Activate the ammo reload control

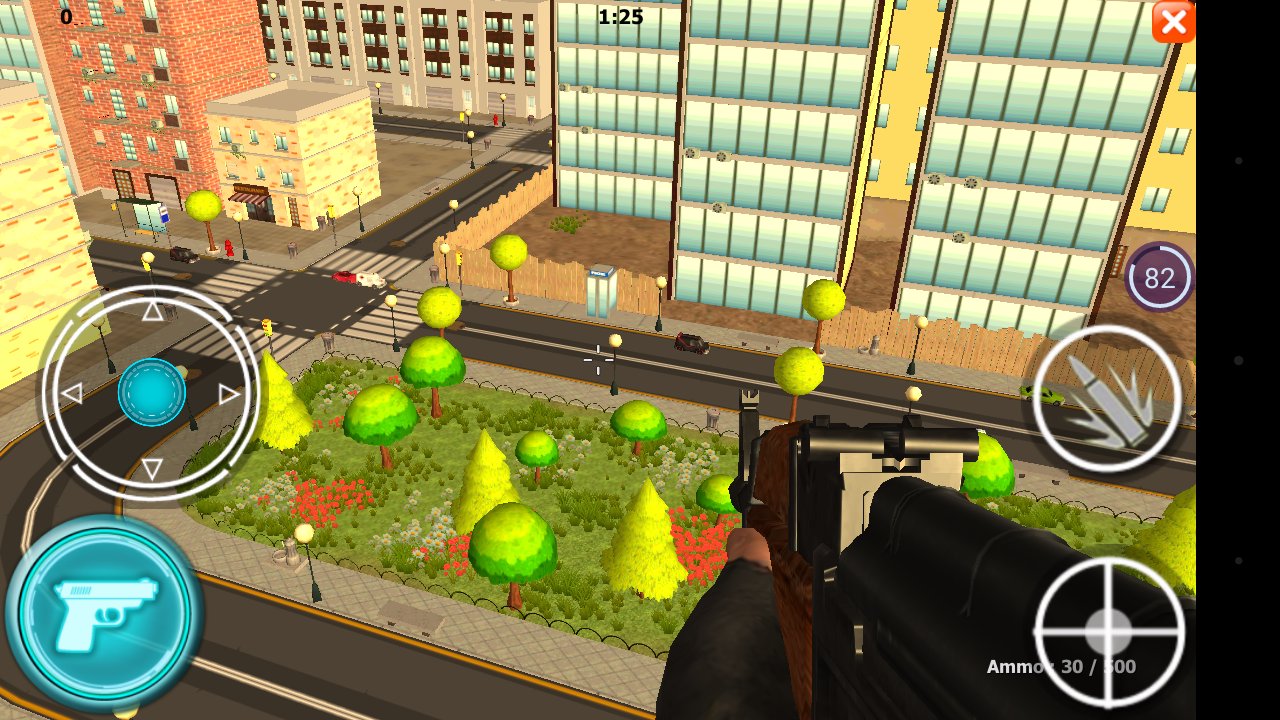pos(1108,398)
